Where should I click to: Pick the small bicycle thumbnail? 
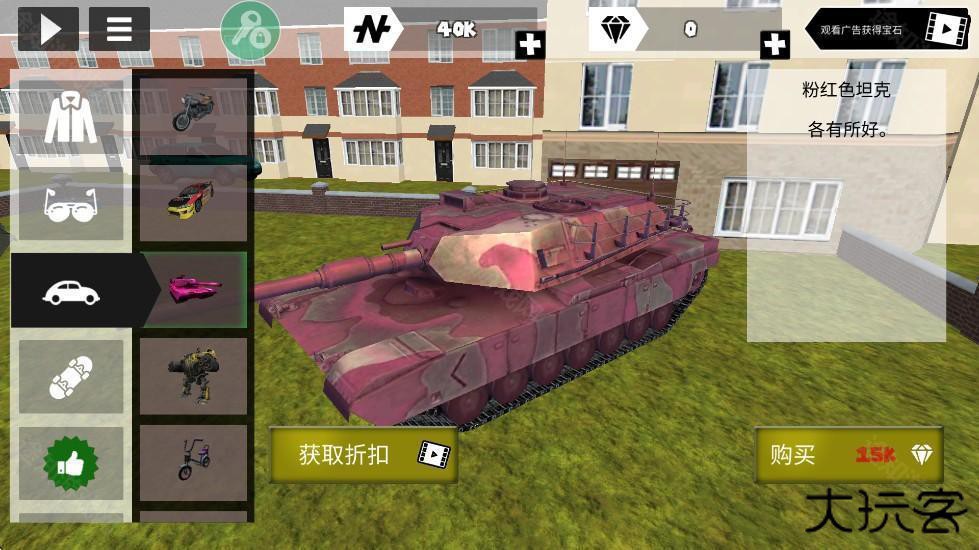193,462
